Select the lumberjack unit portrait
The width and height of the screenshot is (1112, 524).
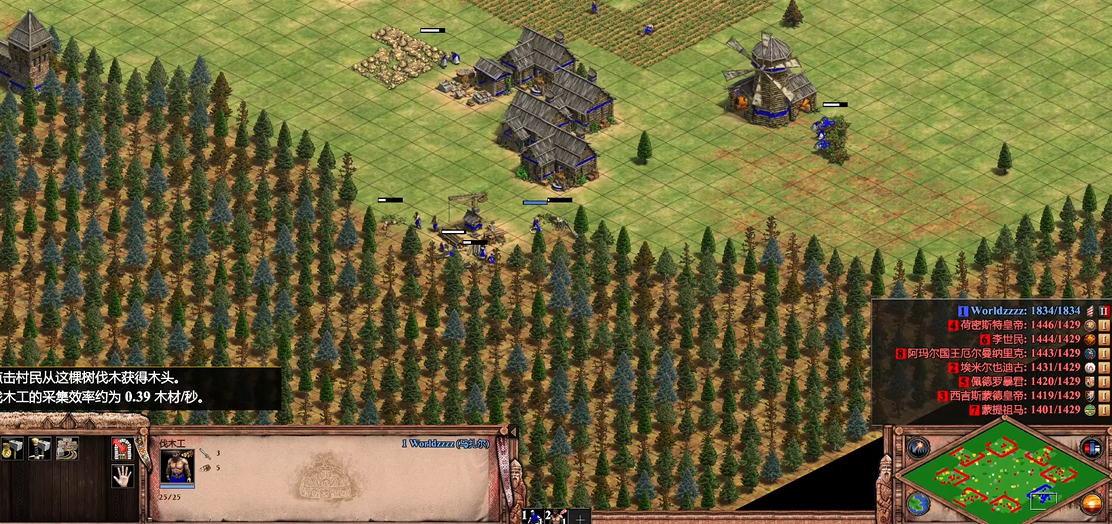(177, 467)
